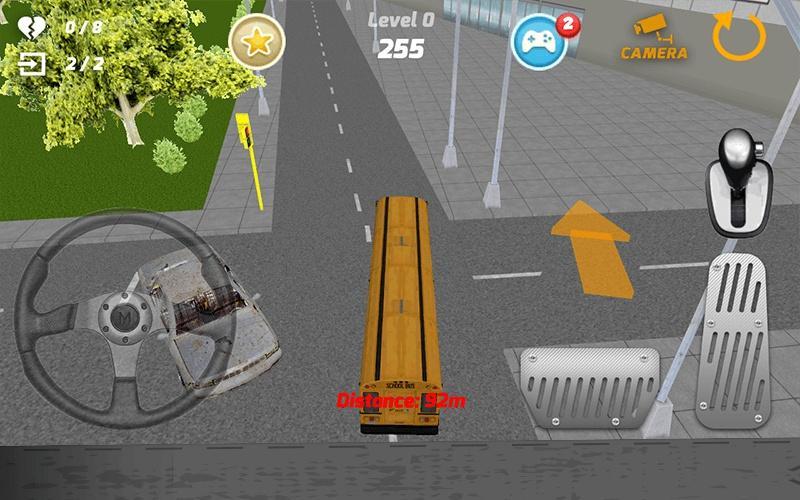Click the gear shift lever
This screenshot has width=800, height=500.
coord(738,180)
